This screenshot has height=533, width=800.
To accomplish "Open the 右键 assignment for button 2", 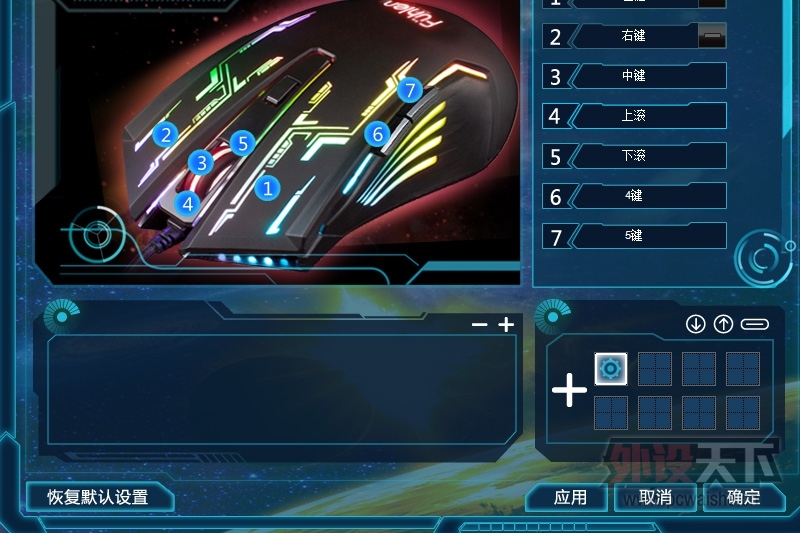I will (634, 36).
